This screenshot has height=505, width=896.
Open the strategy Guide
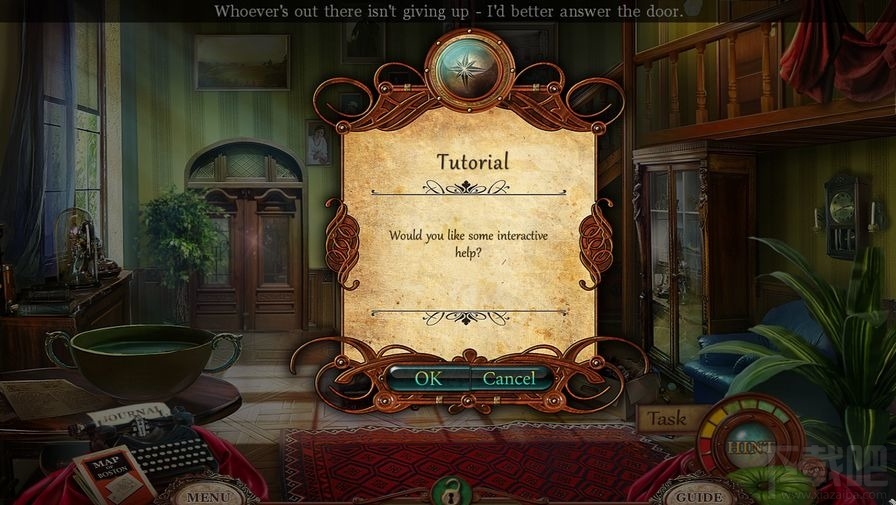click(x=699, y=496)
